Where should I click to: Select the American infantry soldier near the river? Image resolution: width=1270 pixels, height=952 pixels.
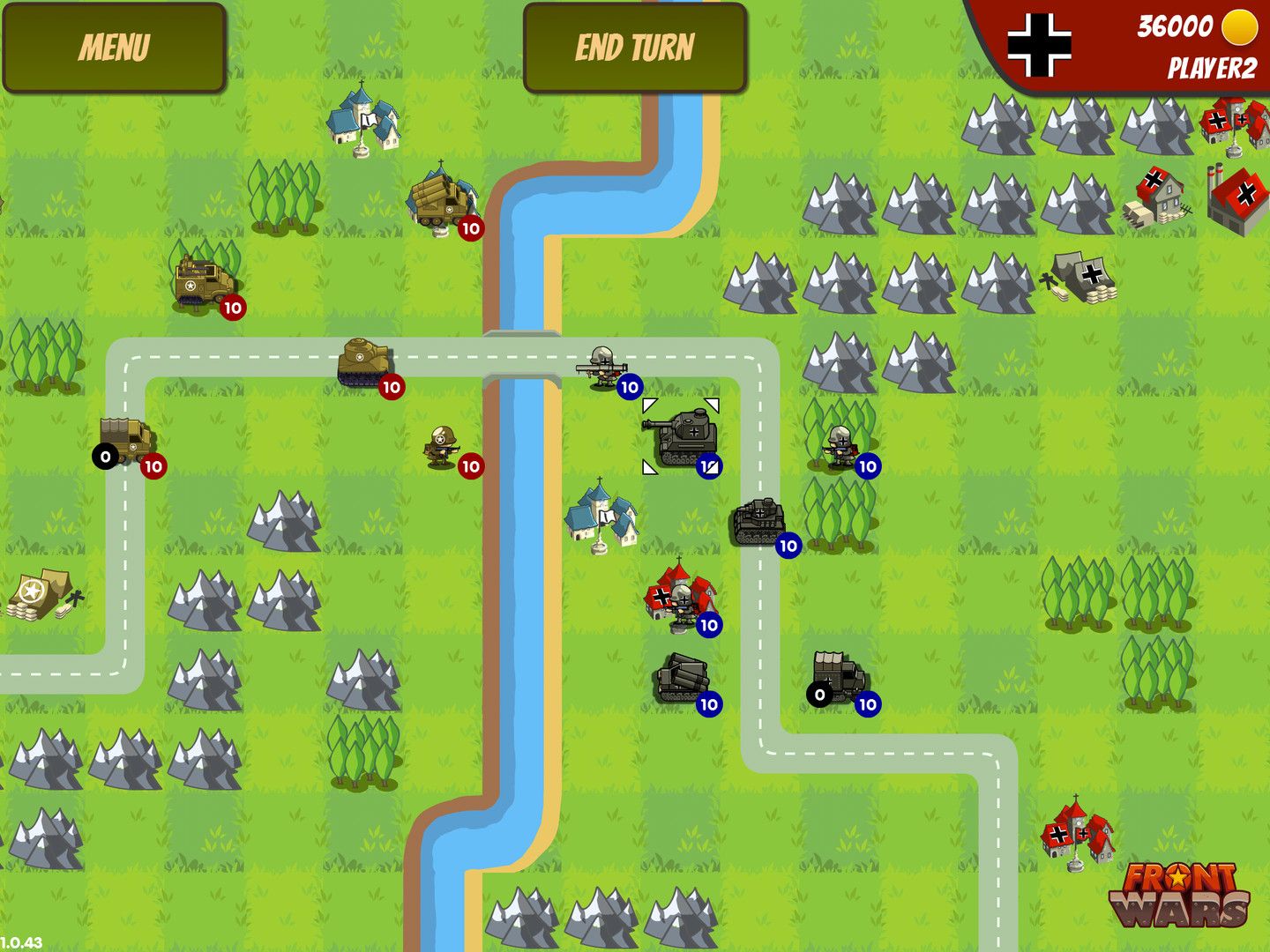pyautogui.click(x=441, y=443)
